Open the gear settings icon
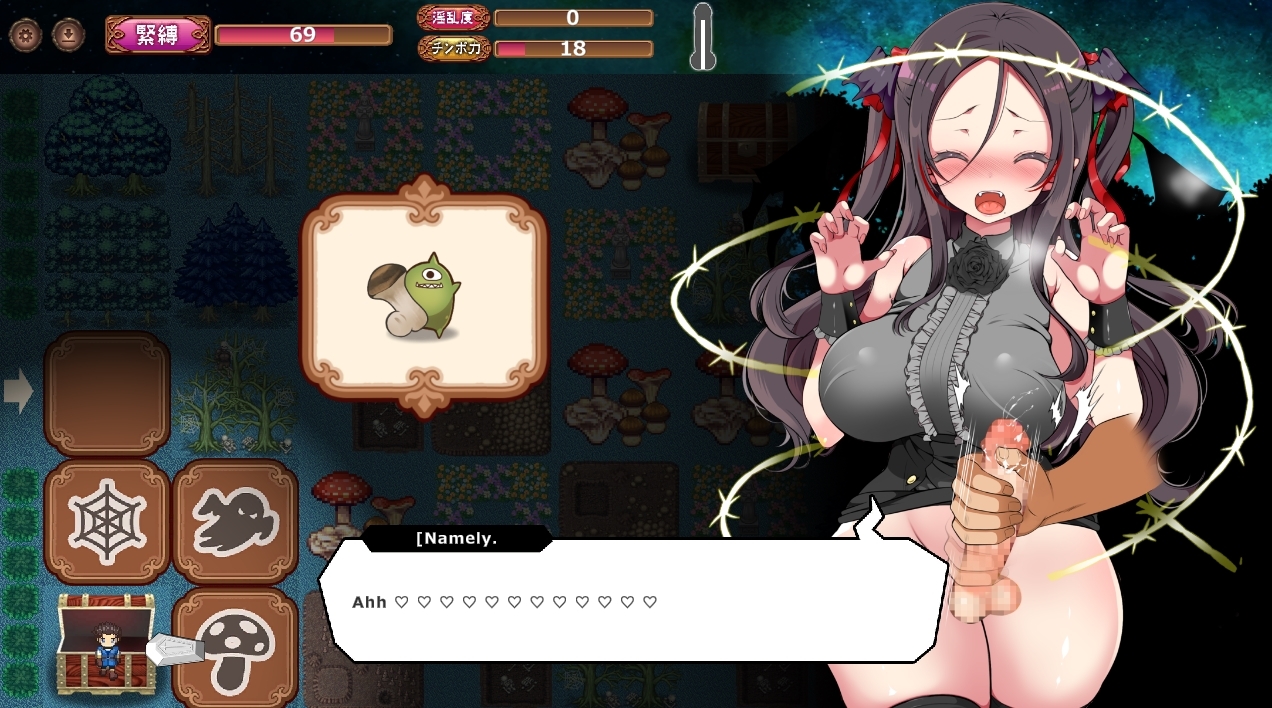Viewport: 1272px width, 708px height. click(x=25, y=35)
